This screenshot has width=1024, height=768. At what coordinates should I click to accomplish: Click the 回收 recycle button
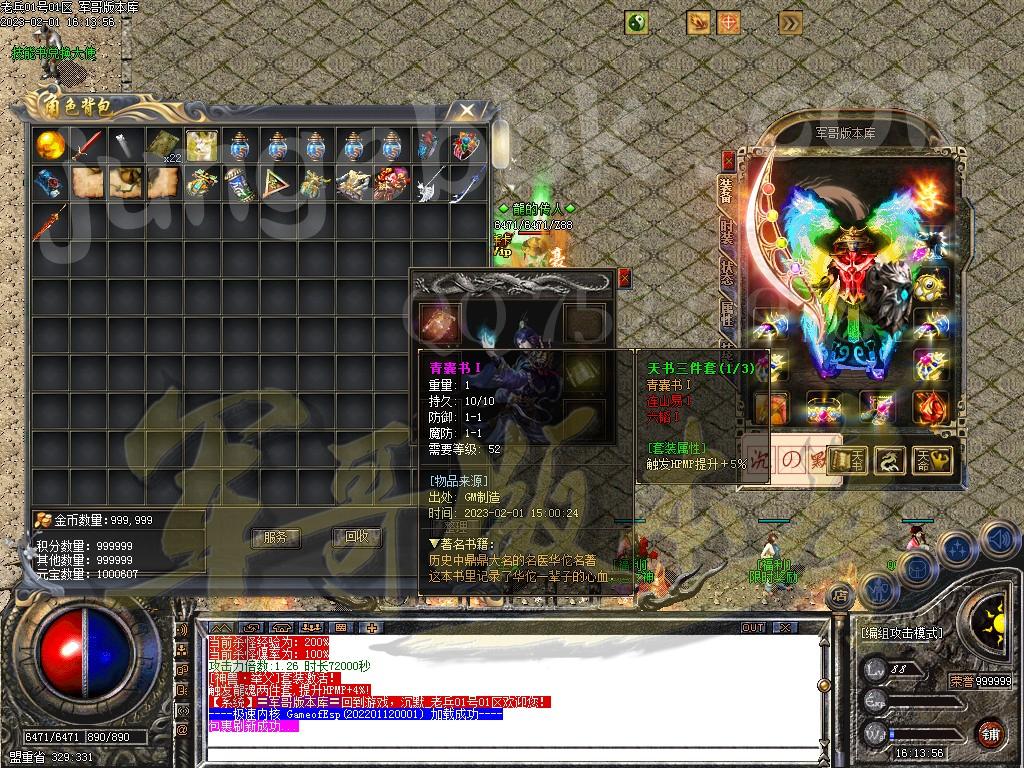click(356, 537)
